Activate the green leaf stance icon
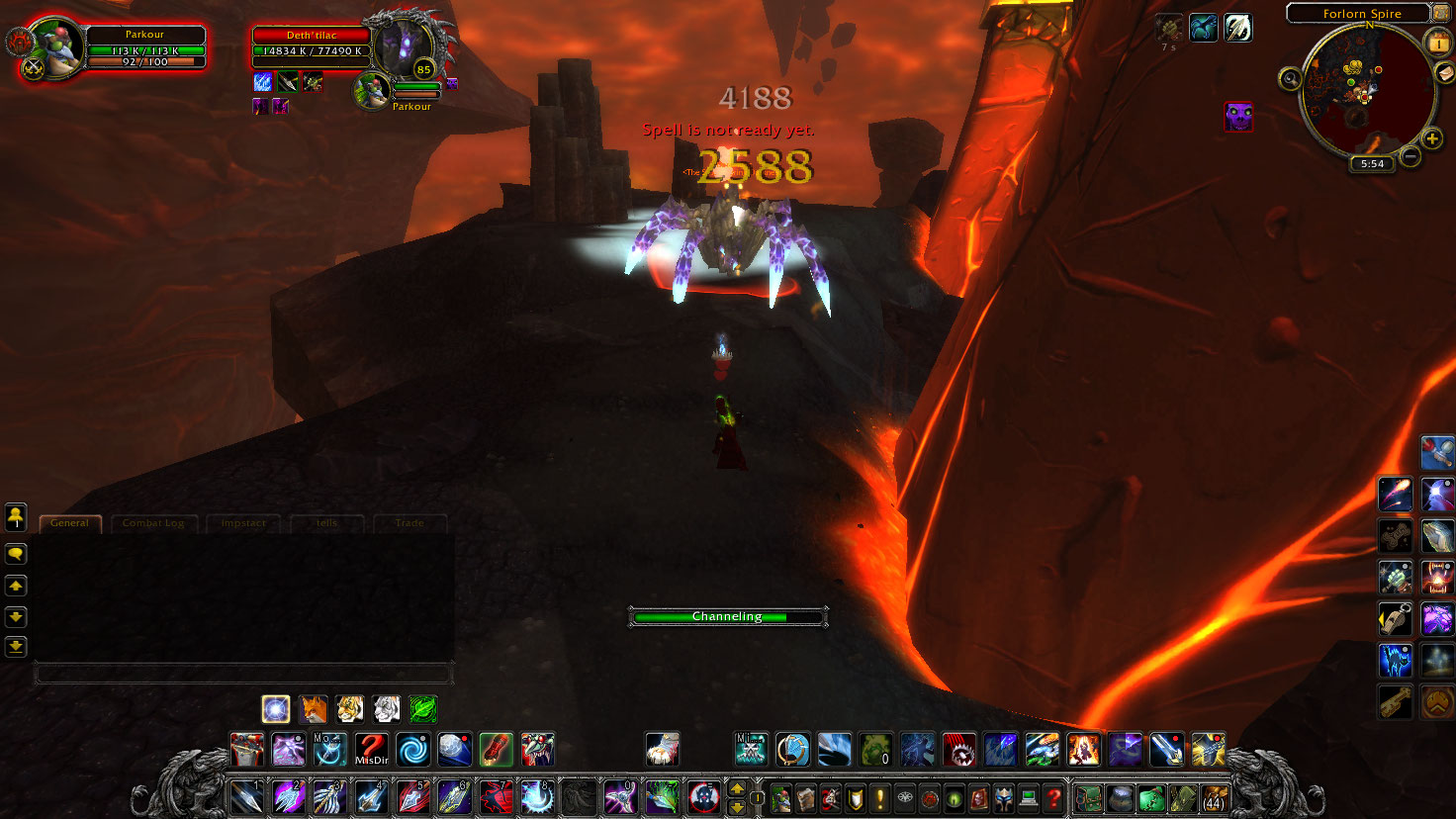 click(x=423, y=708)
